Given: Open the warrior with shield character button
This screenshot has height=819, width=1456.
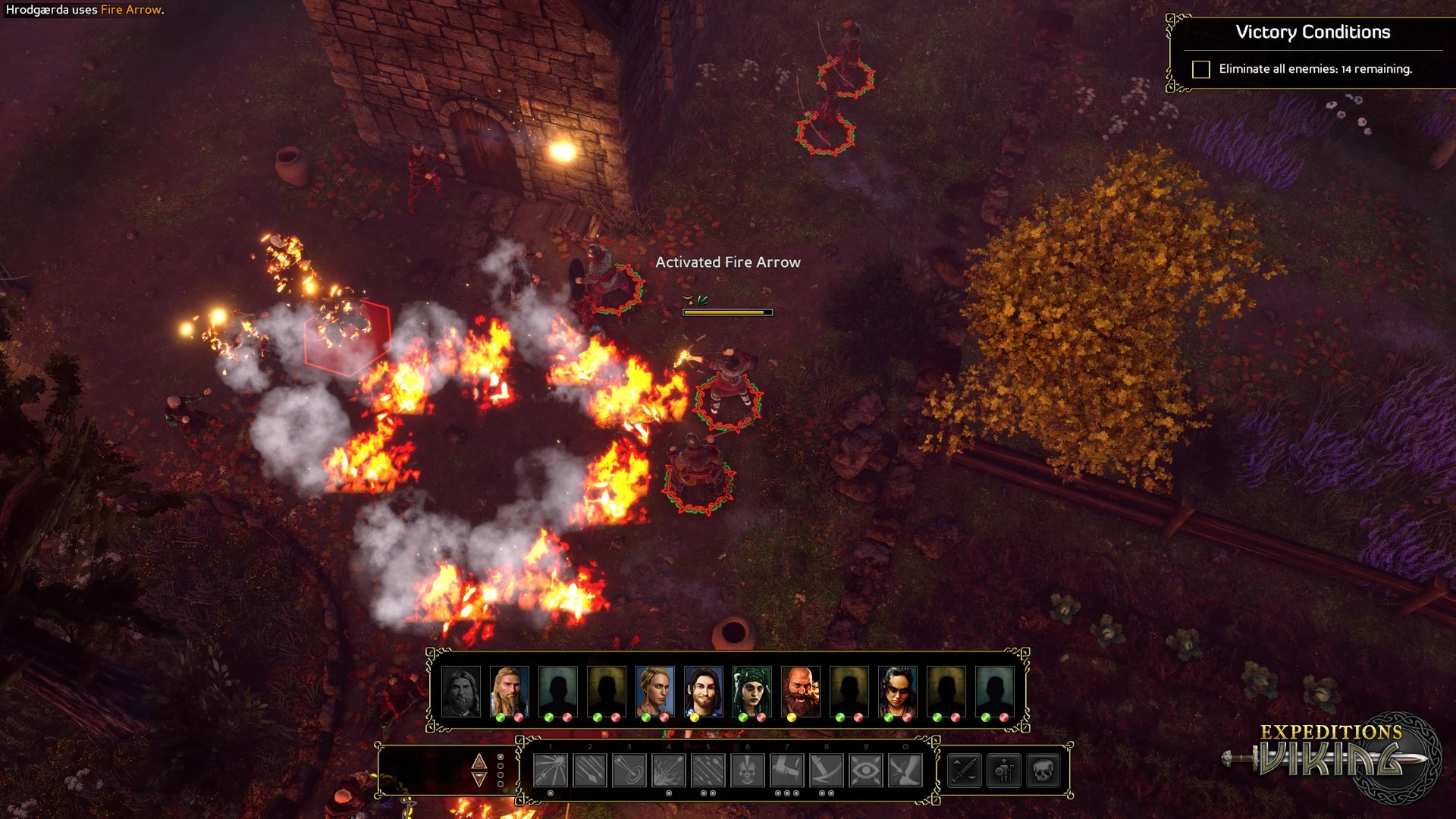Looking at the screenshot, I should [1004, 770].
